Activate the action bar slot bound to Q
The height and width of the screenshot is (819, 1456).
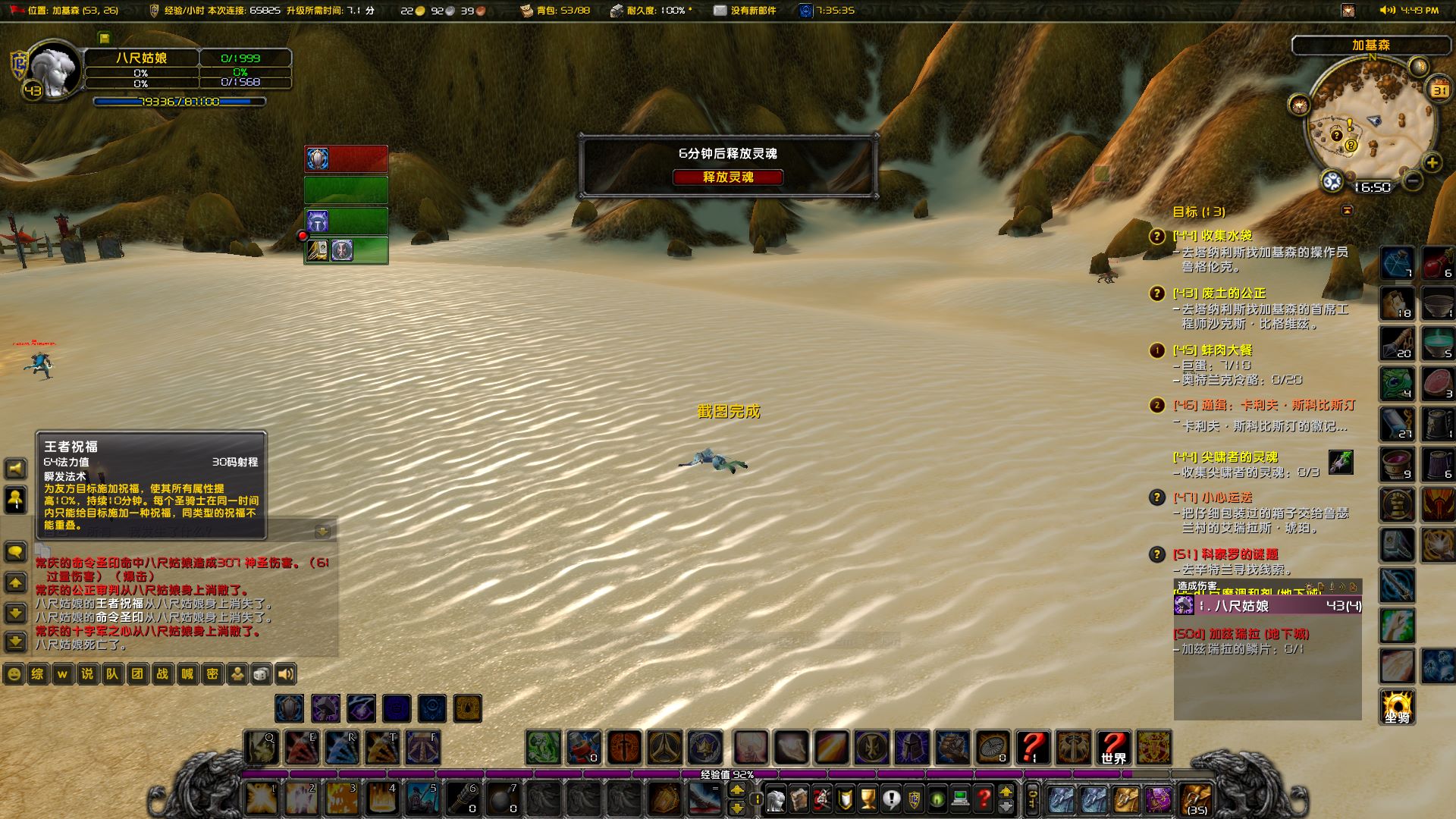262,748
